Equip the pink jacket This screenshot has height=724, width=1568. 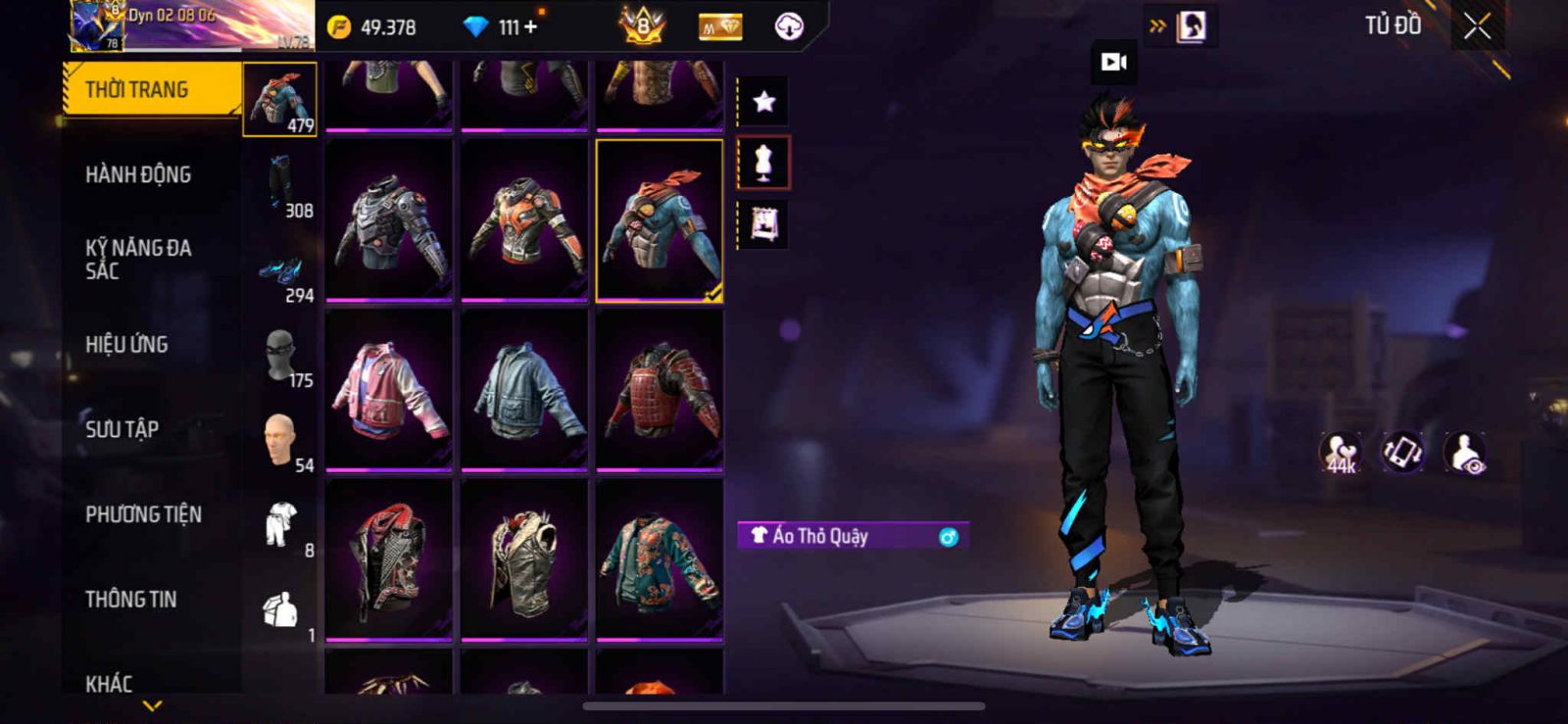point(389,389)
